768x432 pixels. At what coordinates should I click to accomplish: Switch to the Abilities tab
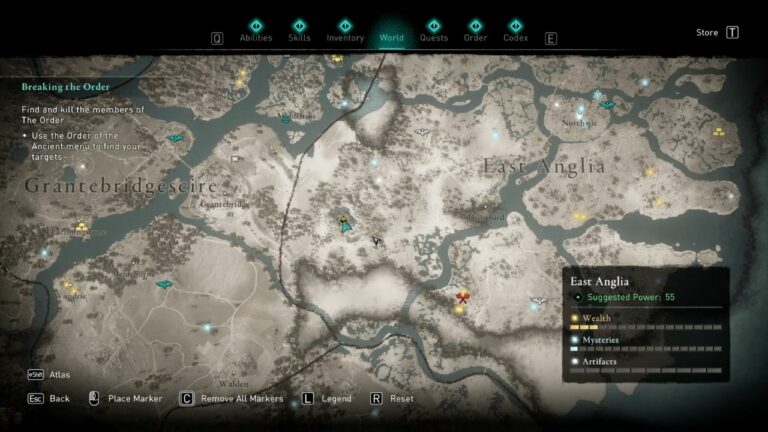pyautogui.click(x=255, y=32)
